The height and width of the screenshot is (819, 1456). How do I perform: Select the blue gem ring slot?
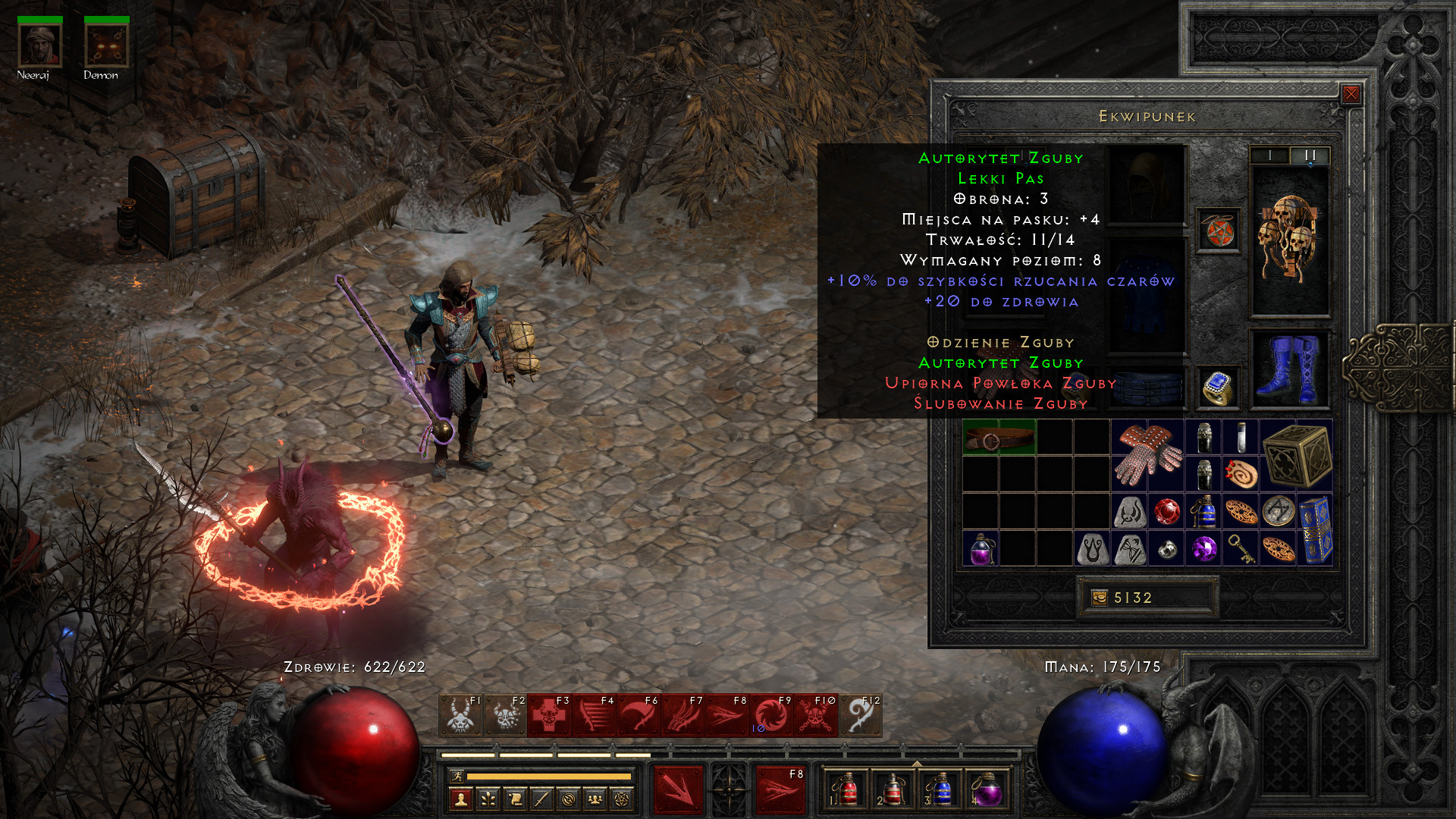[x=1218, y=388]
